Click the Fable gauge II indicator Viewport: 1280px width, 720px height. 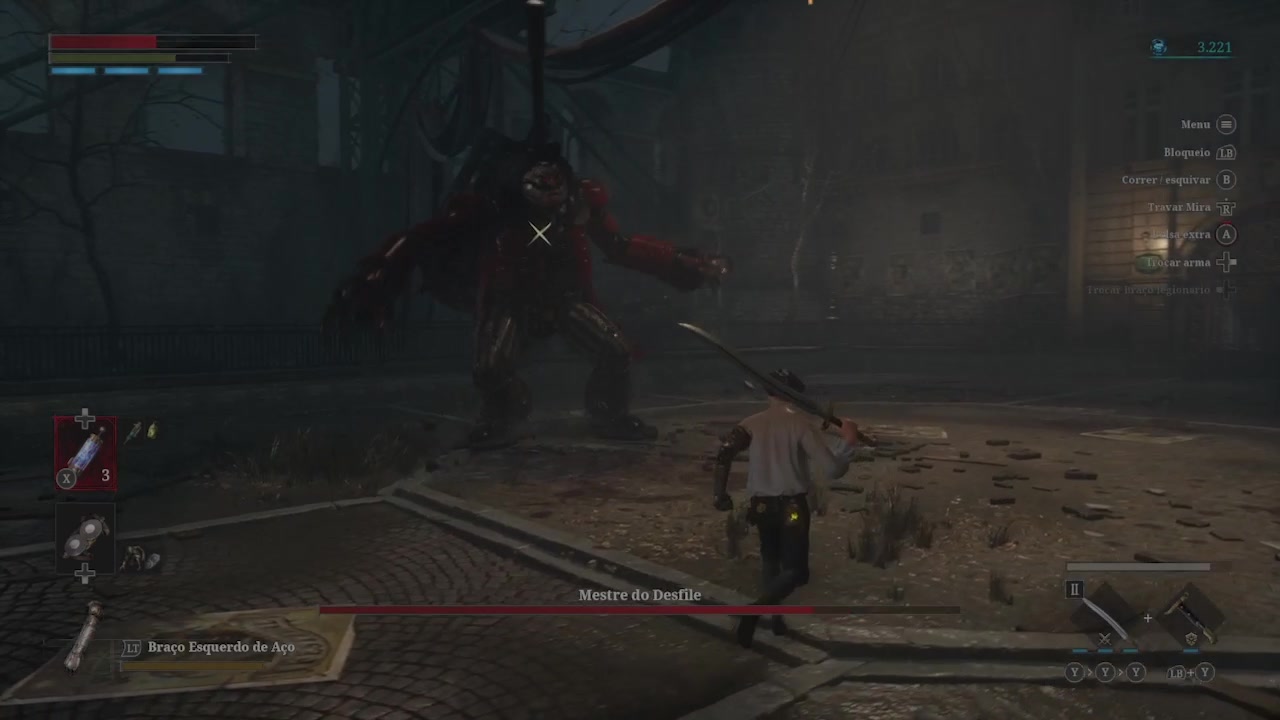click(1074, 590)
